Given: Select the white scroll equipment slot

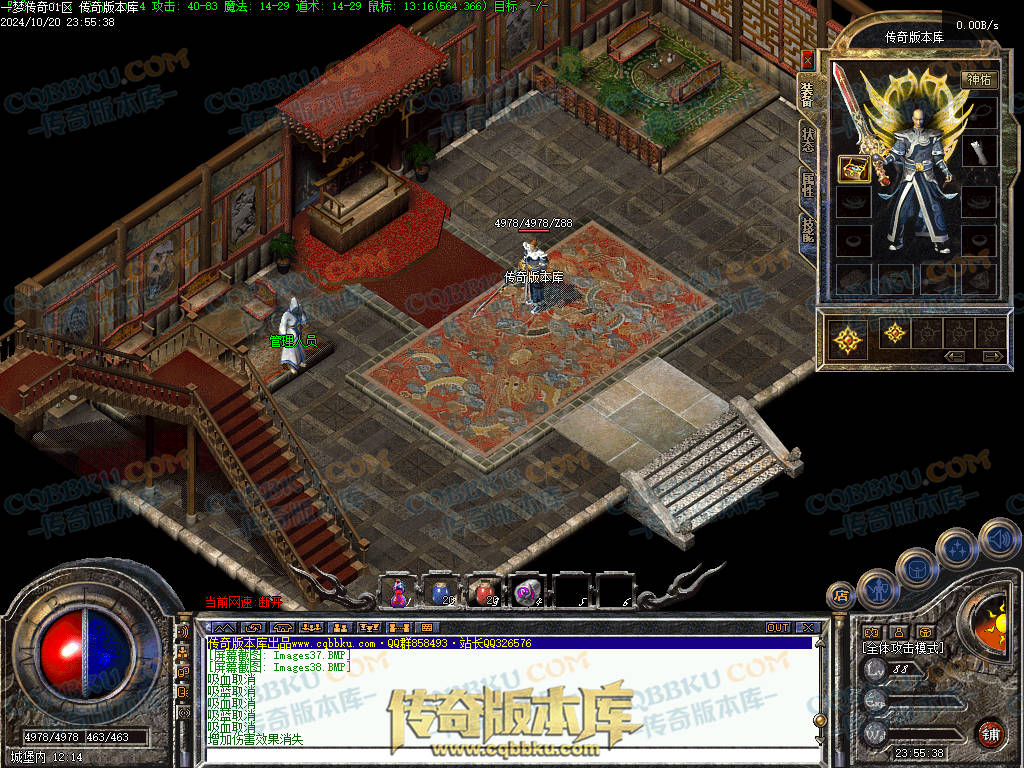Looking at the screenshot, I should pyautogui.click(x=979, y=152).
